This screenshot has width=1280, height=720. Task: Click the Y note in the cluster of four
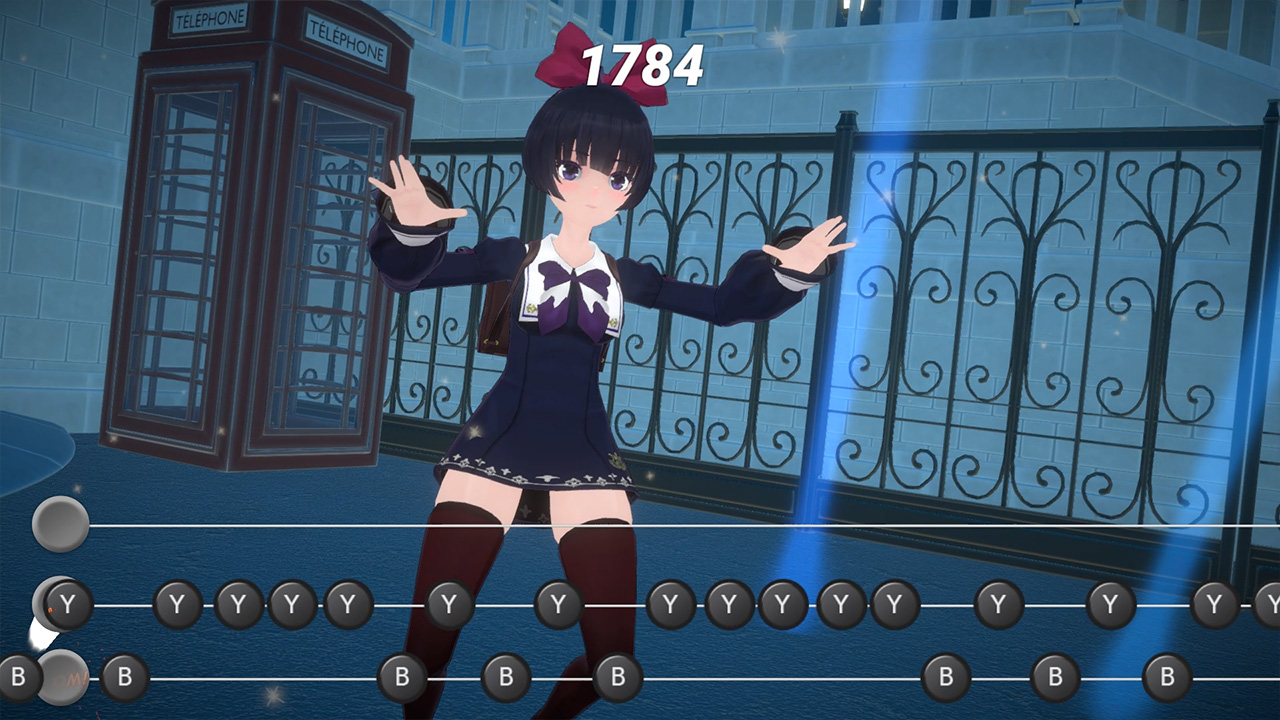tap(237, 604)
